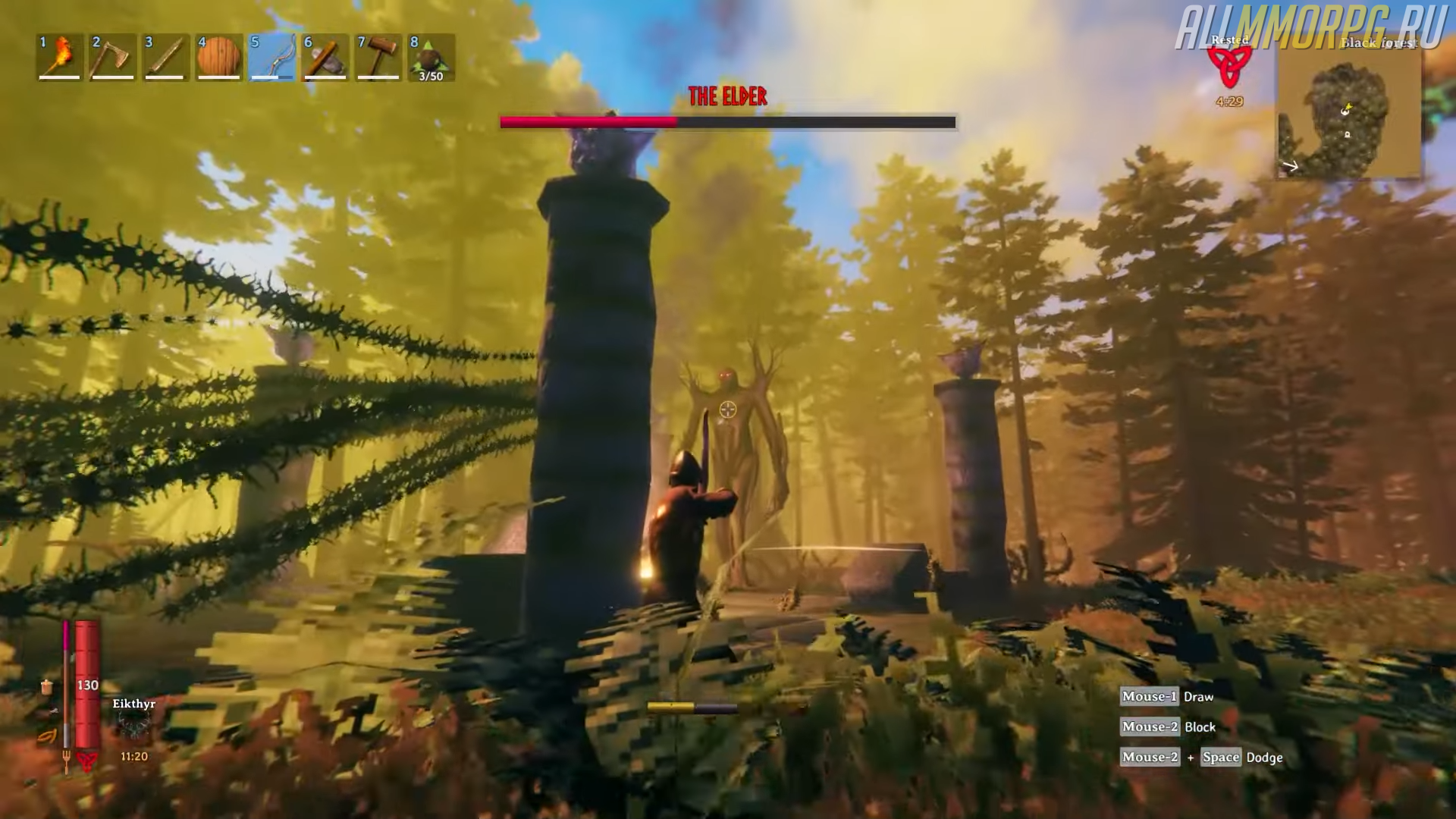
Task: Select the highlighted bow hotbar slot
Action: [272, 57]
